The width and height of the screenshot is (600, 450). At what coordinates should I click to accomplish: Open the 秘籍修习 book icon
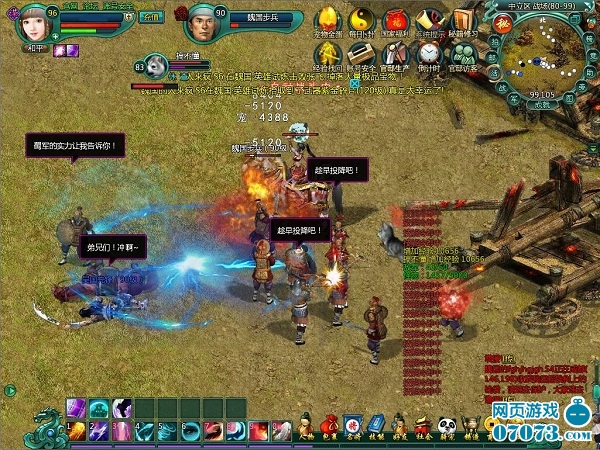pyautogui.click(x=461, y=21)
